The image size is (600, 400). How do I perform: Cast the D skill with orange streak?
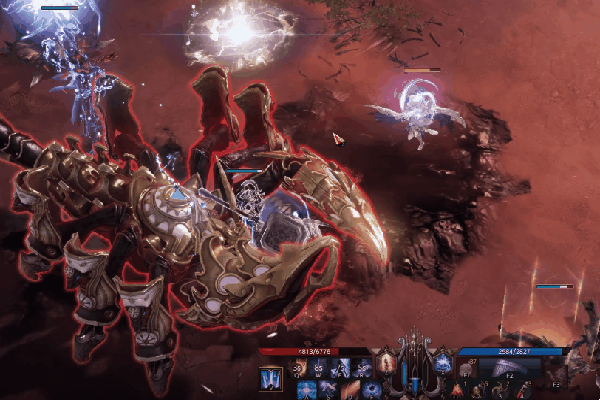pyautogui.click(x=351, y=387)
